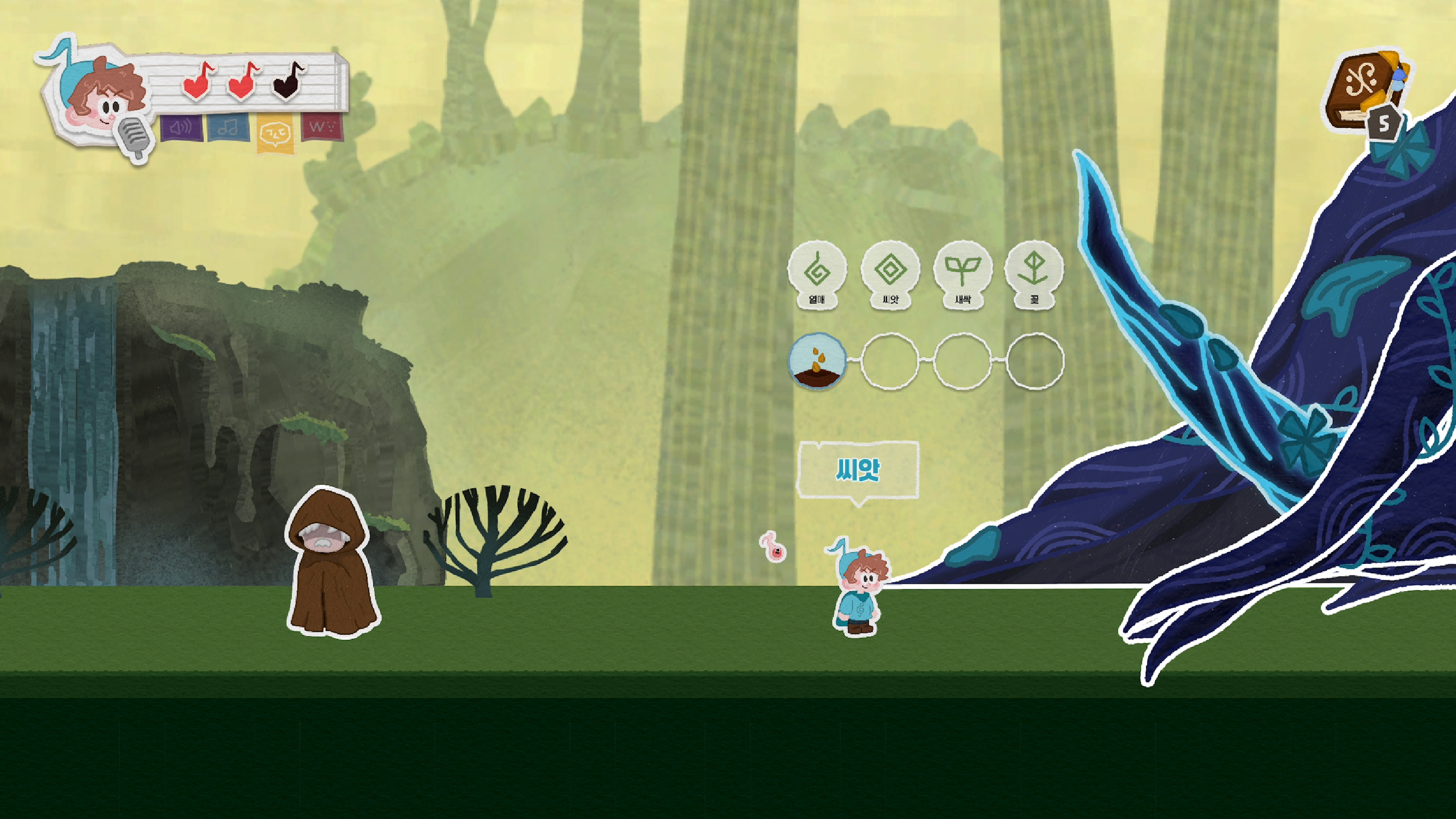
Task: Activate the yellow Korean speech bubble flag
Action: click(275, 133)
